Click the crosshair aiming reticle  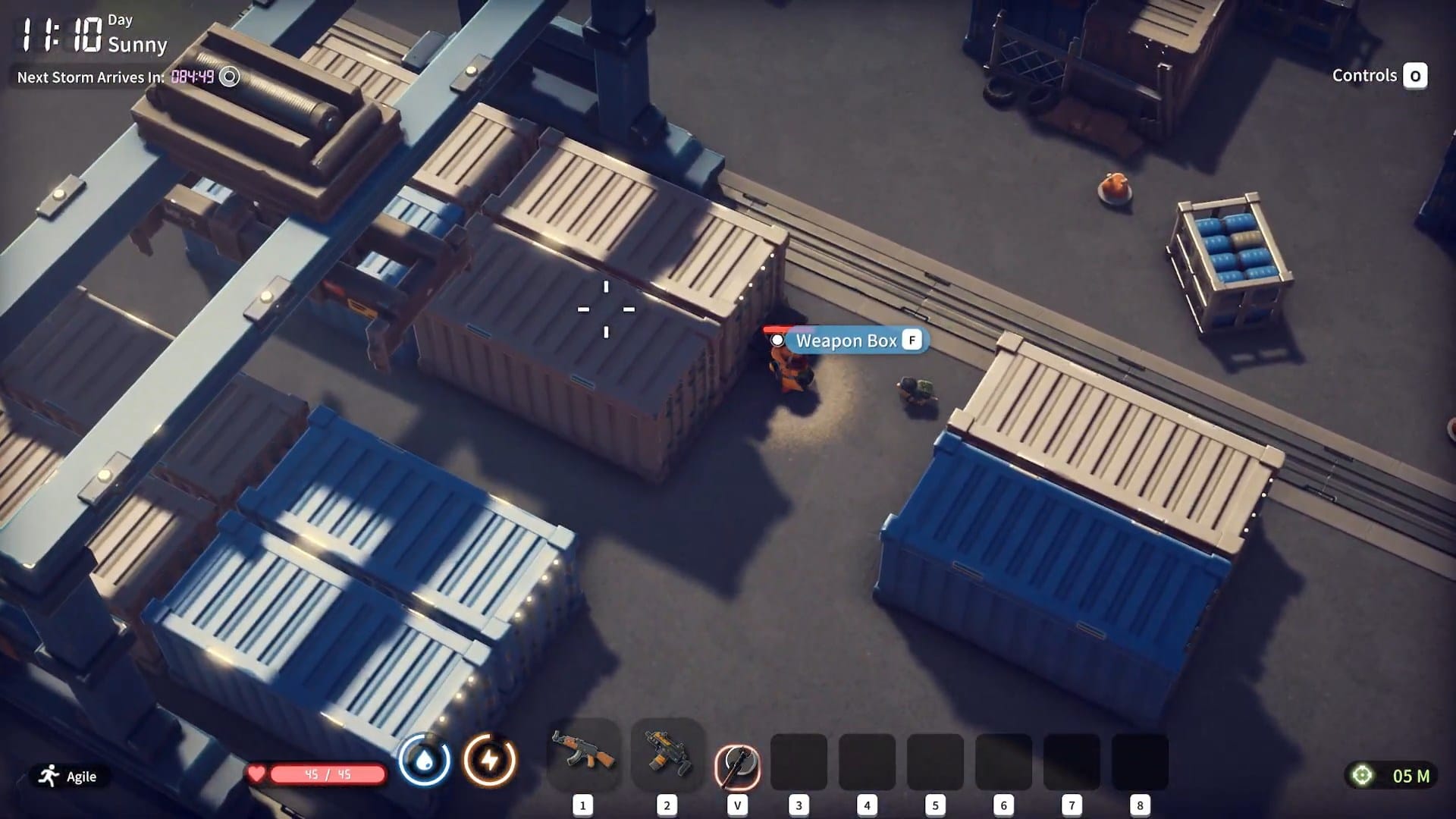pyautogui.click(x=606, y=309)
